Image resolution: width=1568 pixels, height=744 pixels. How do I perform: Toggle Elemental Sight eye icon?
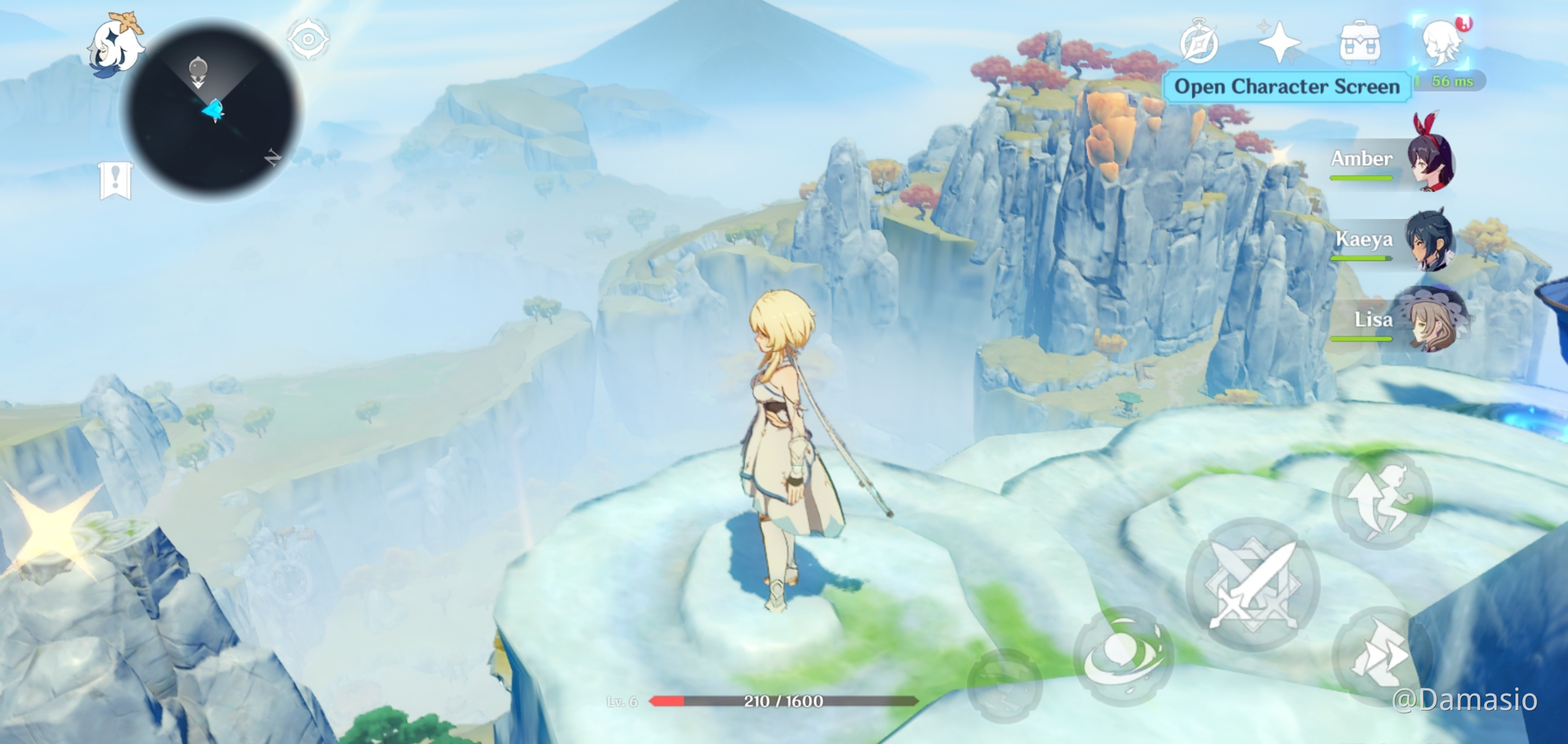(308, 40)
